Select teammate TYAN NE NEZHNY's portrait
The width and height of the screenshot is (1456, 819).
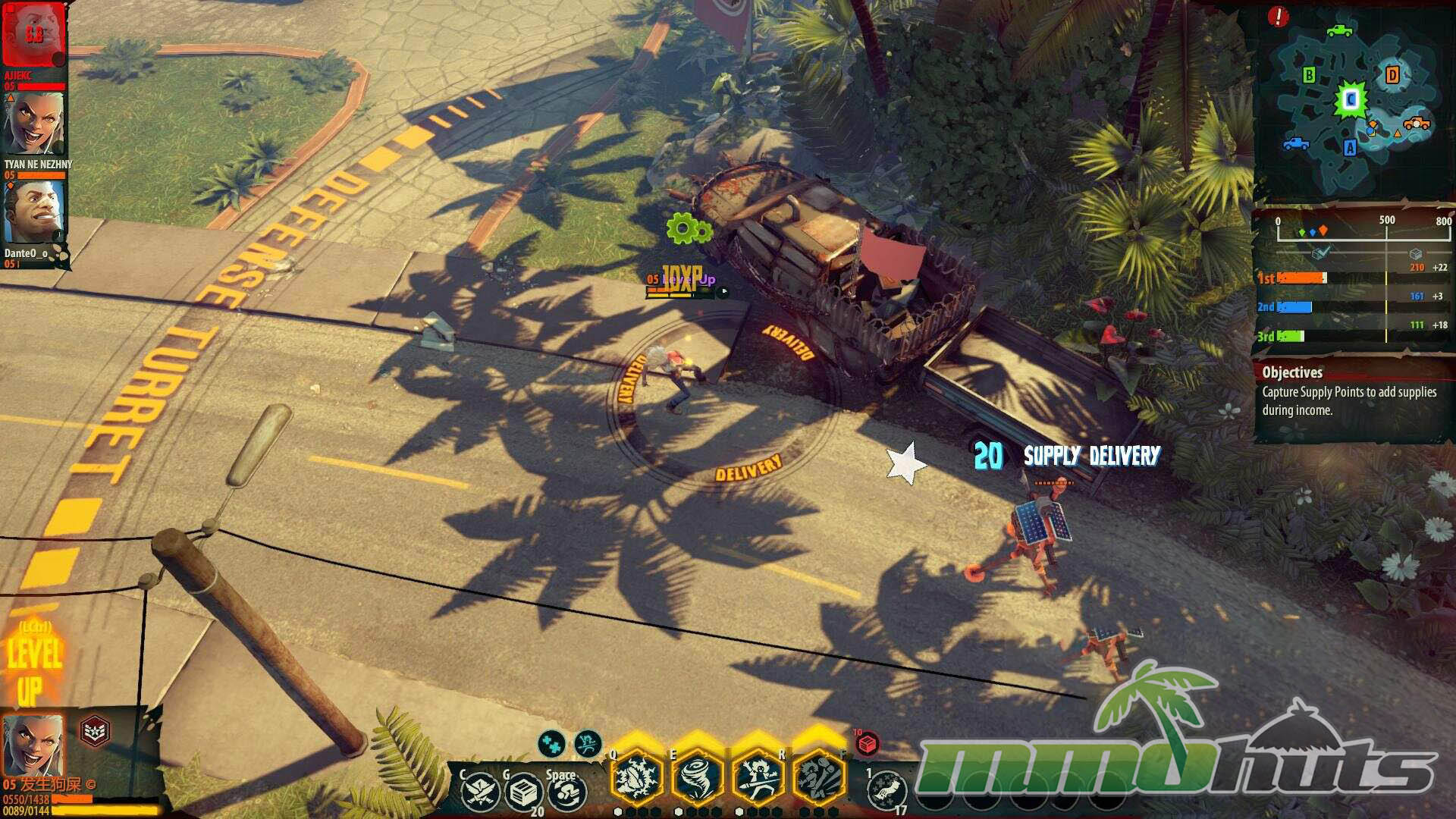pos(34,124)
